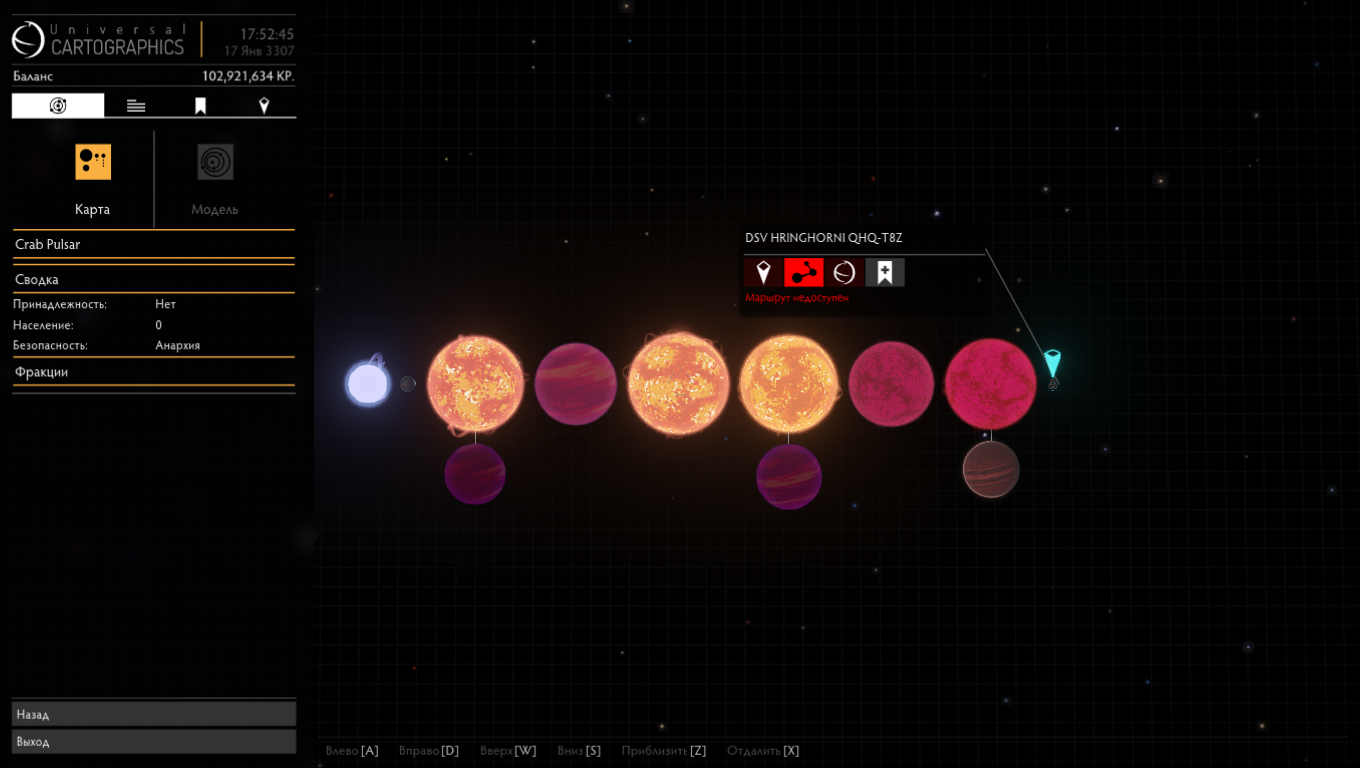Switch to the list lines tab
Screen dimensions: 1360x768
click(x=136, y=106)
